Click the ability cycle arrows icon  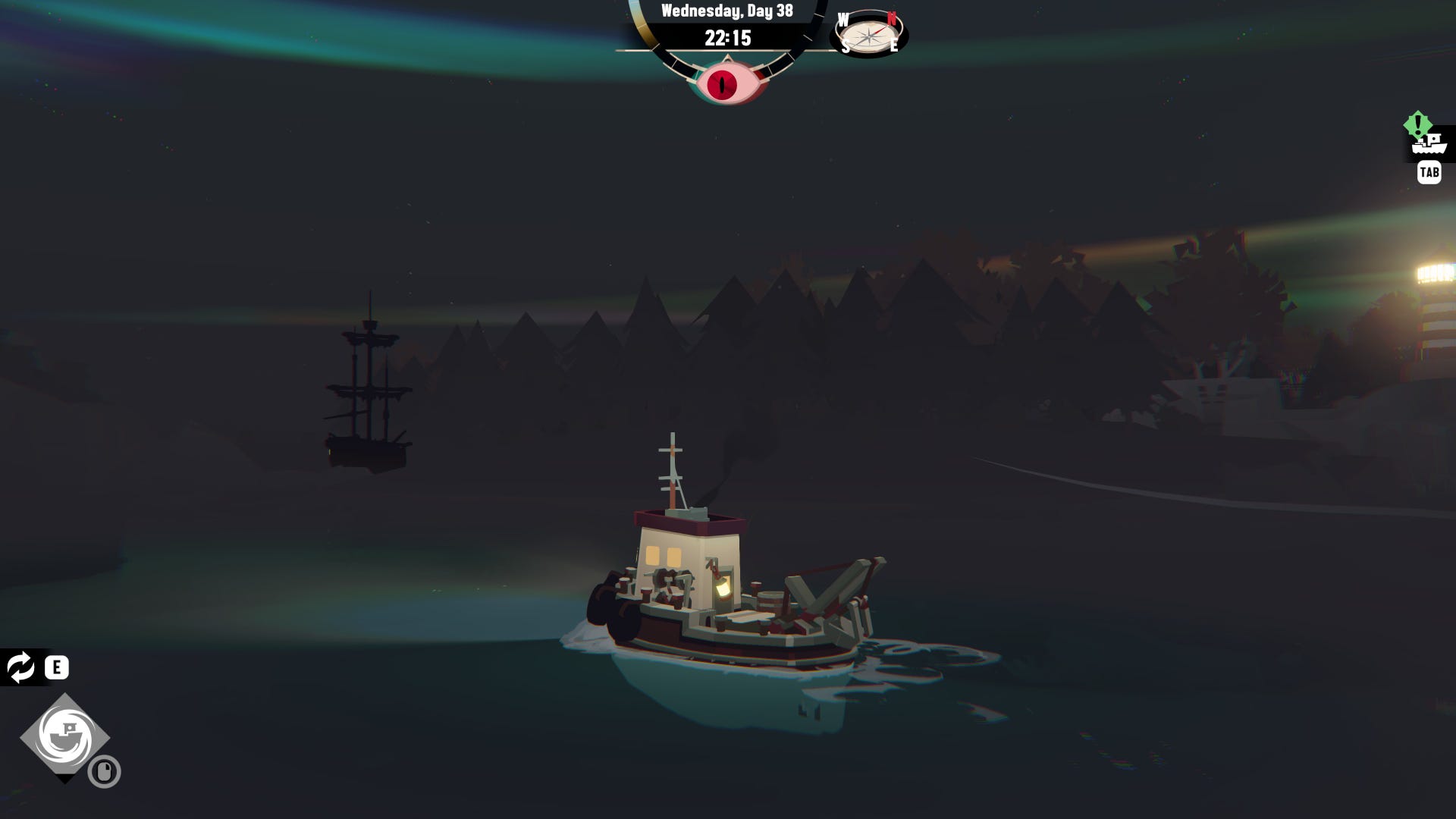20,667
